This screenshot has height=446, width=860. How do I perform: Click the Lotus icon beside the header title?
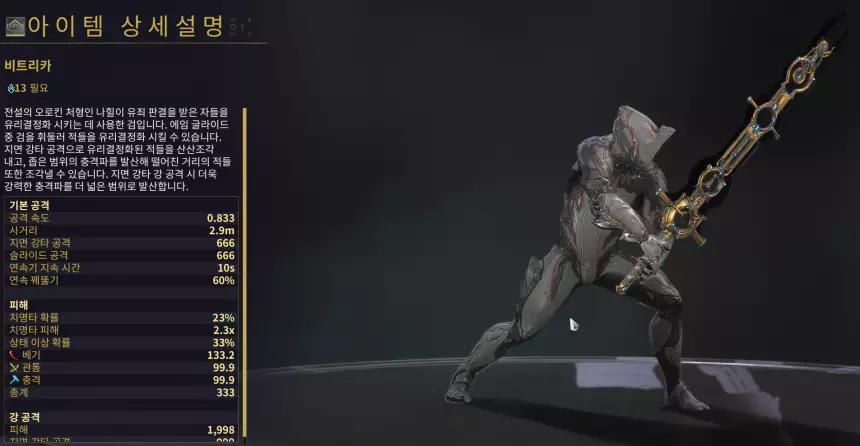click(14, 26)
